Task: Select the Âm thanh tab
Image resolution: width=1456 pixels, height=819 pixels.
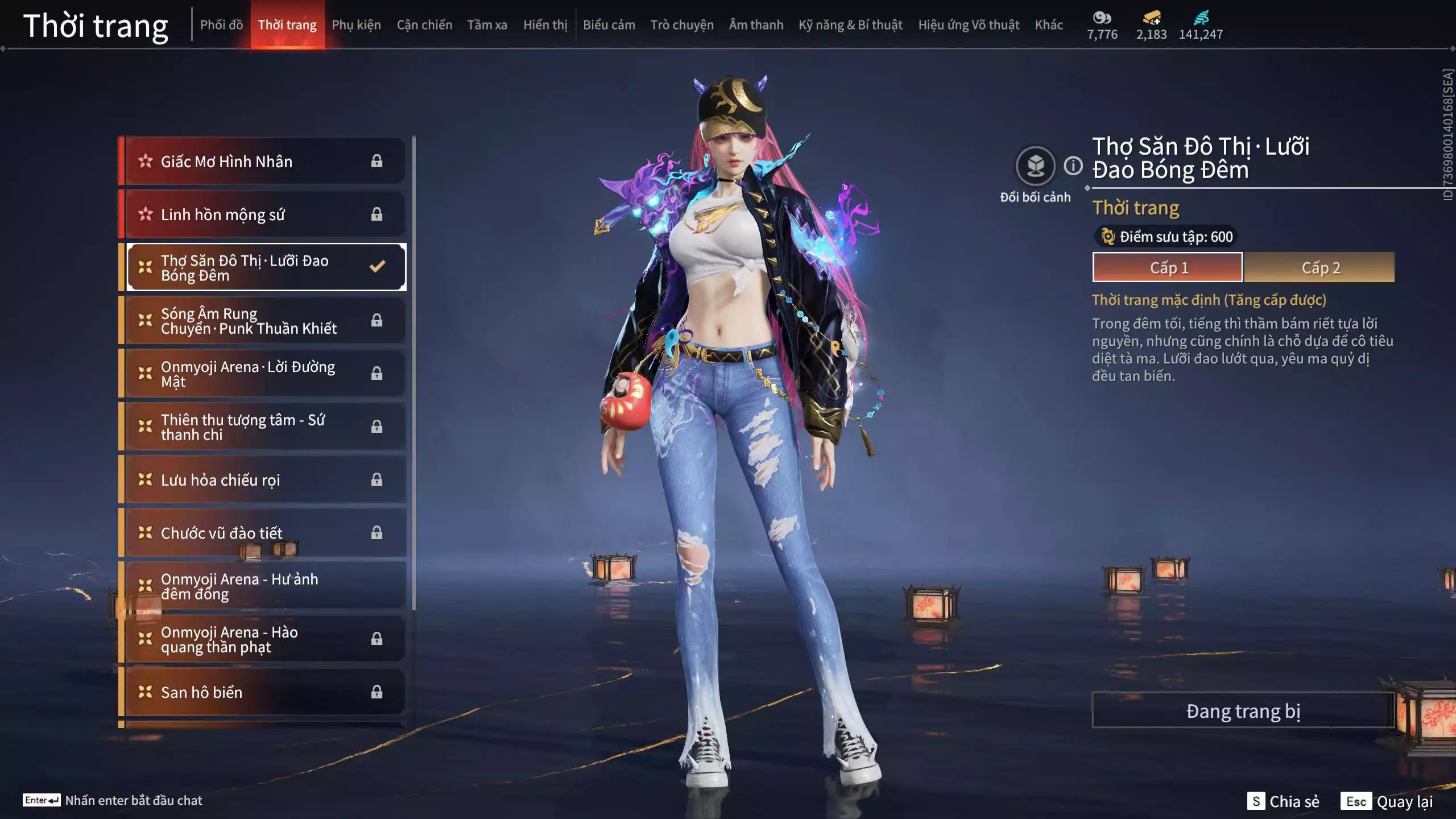Action: pyautogui.click(x=756, y=25)
